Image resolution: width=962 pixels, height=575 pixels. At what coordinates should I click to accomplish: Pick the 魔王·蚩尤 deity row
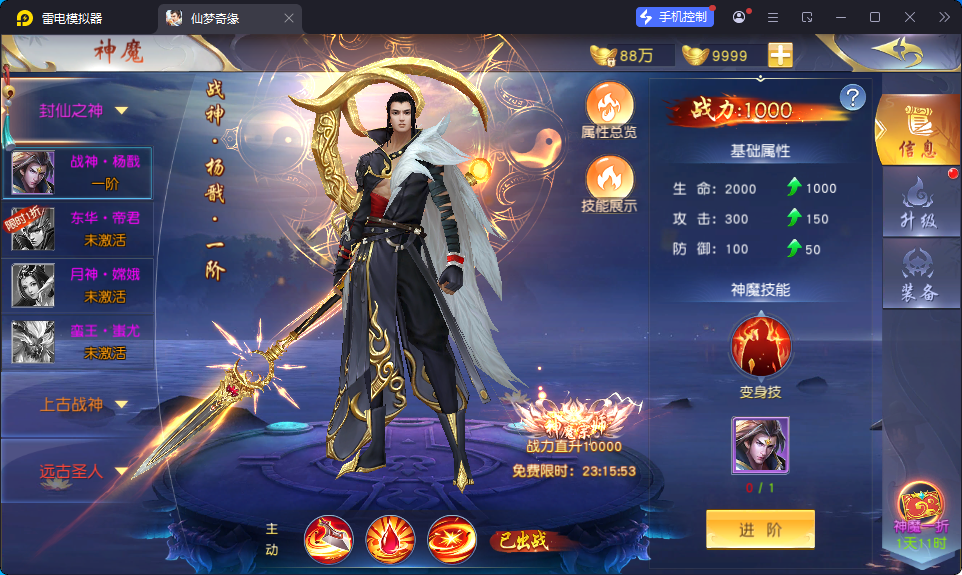[x=80, y=342]
